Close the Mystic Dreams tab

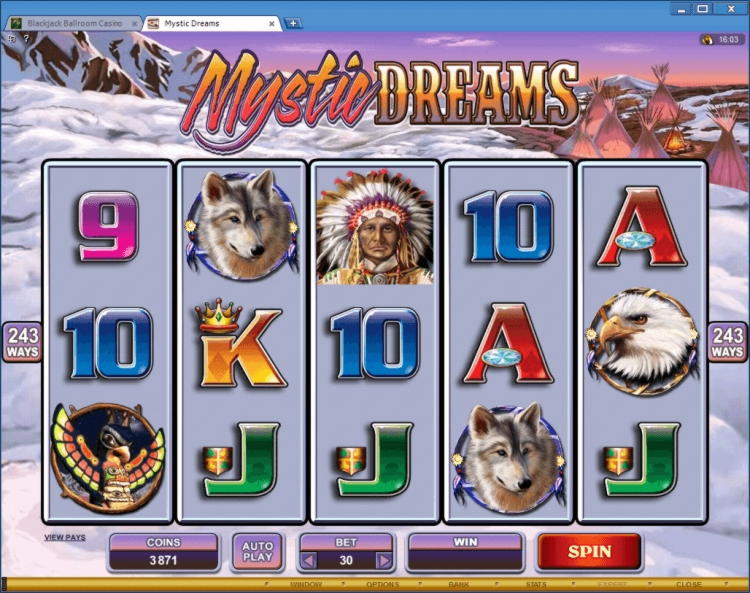click(x=272, y=22)
